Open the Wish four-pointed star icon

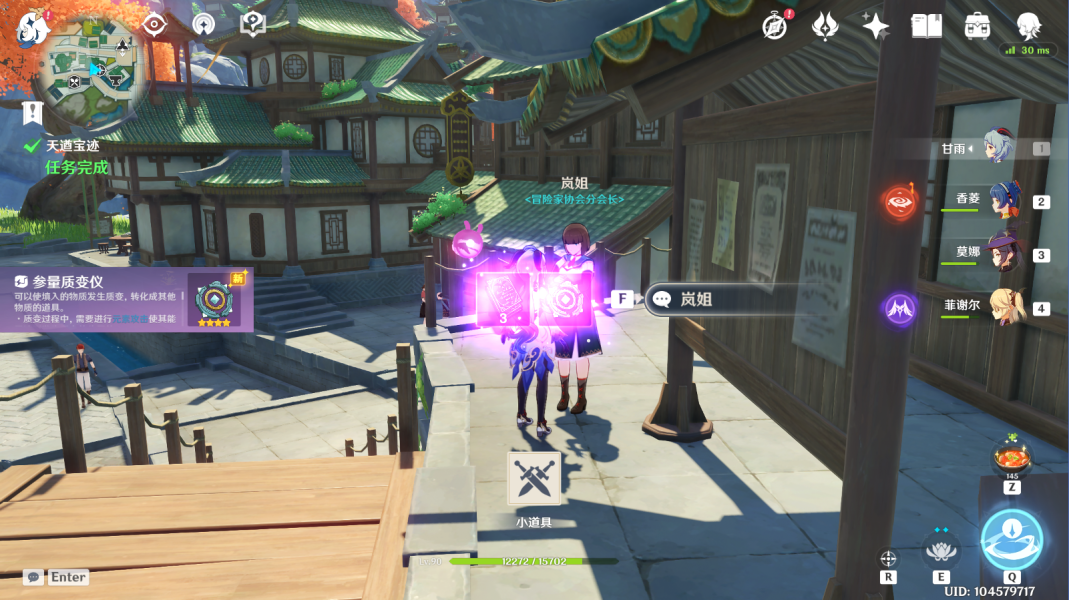875,26
